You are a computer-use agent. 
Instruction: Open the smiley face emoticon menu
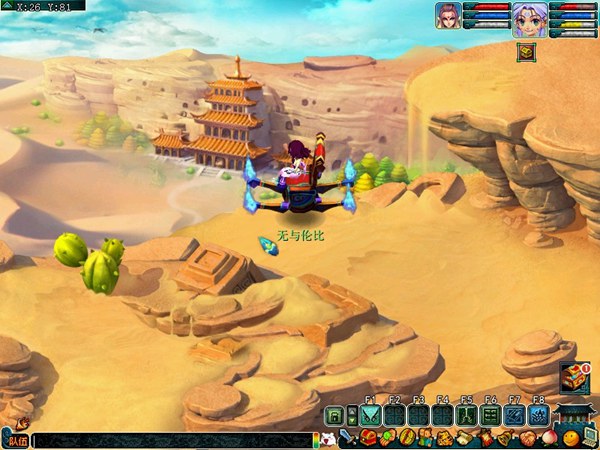[569, 438]
